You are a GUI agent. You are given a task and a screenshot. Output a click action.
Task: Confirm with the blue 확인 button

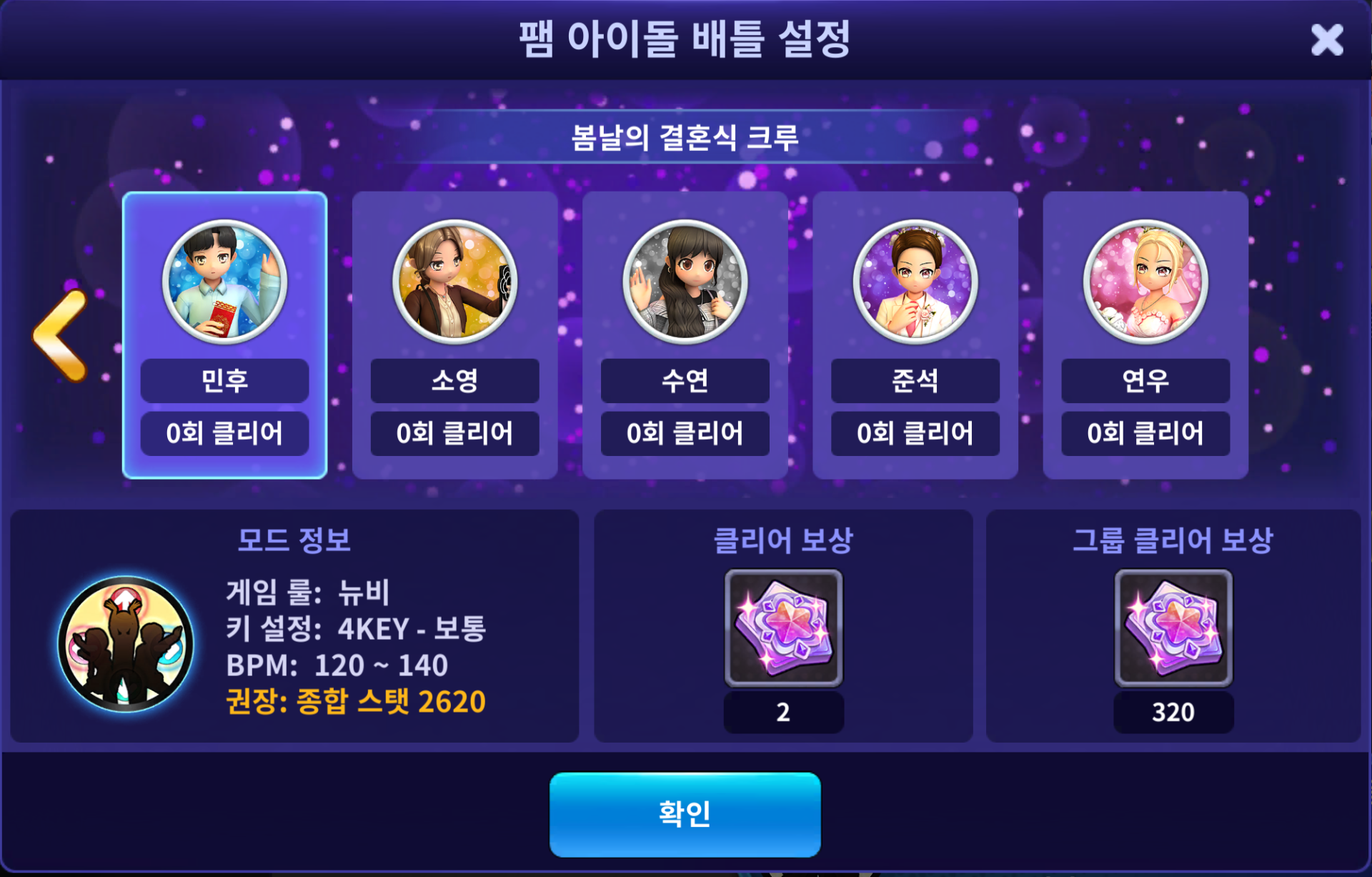point(685,814)
